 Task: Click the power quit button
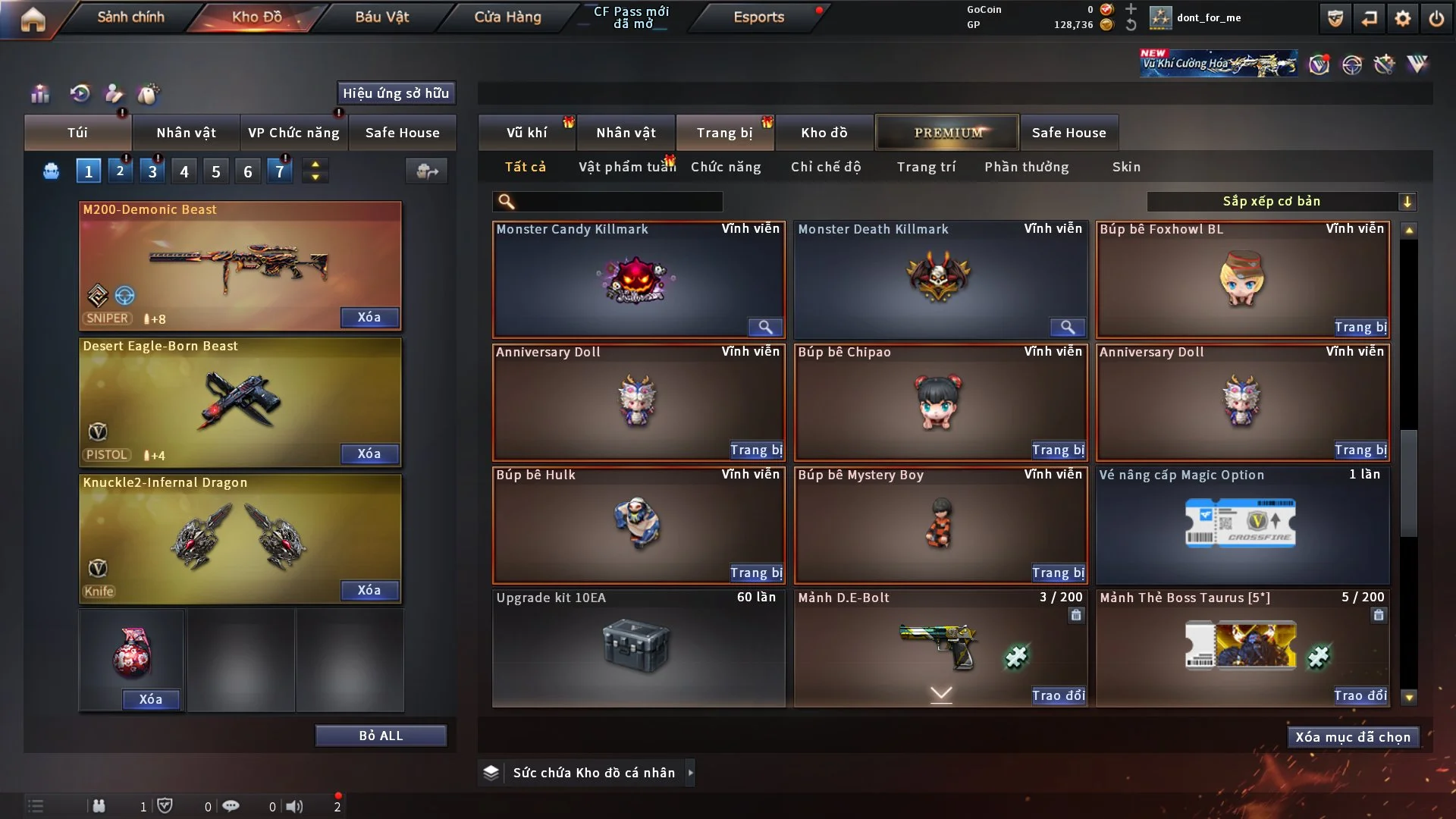point(1436,18)
